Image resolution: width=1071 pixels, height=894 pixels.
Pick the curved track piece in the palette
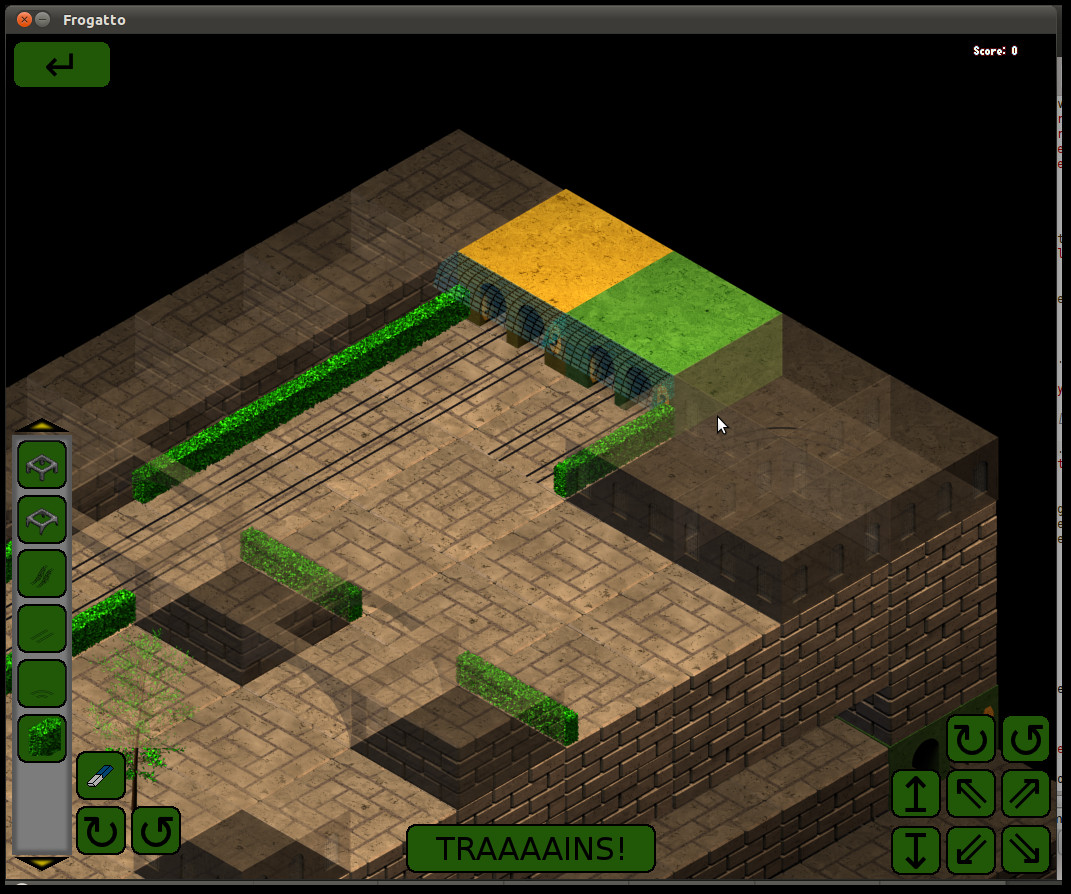pos(42,684)
